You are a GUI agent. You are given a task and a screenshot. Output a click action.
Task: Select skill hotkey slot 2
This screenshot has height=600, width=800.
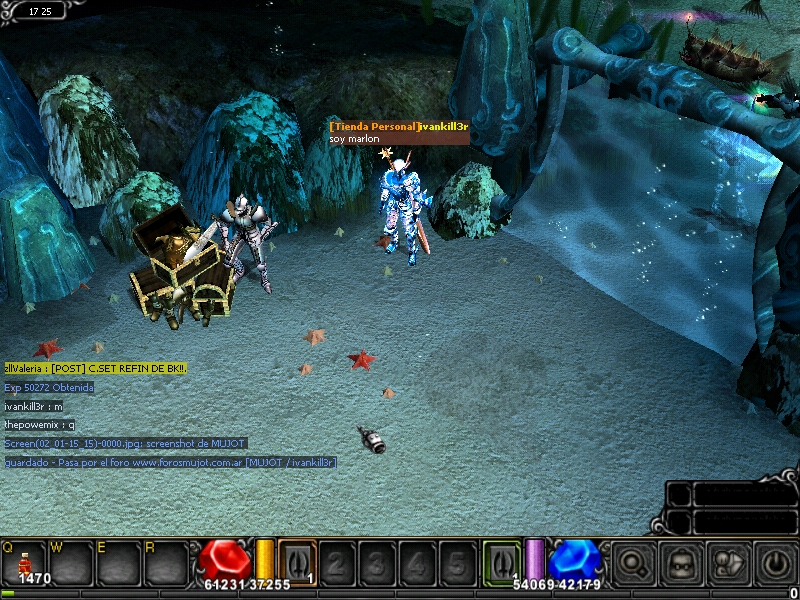pos(337,563)
